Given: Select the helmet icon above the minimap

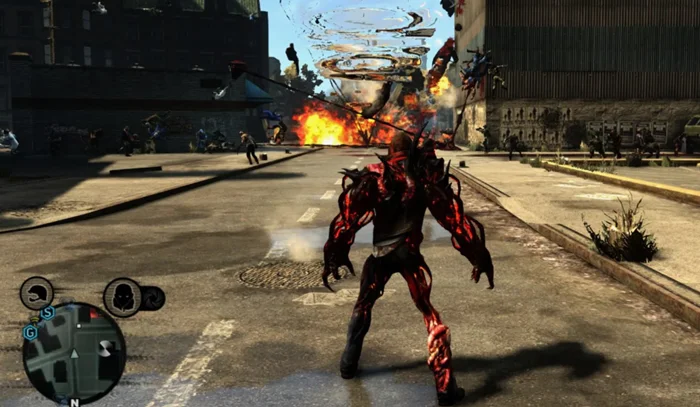Looking at the screenshot, I should click(x=37, y=293).
